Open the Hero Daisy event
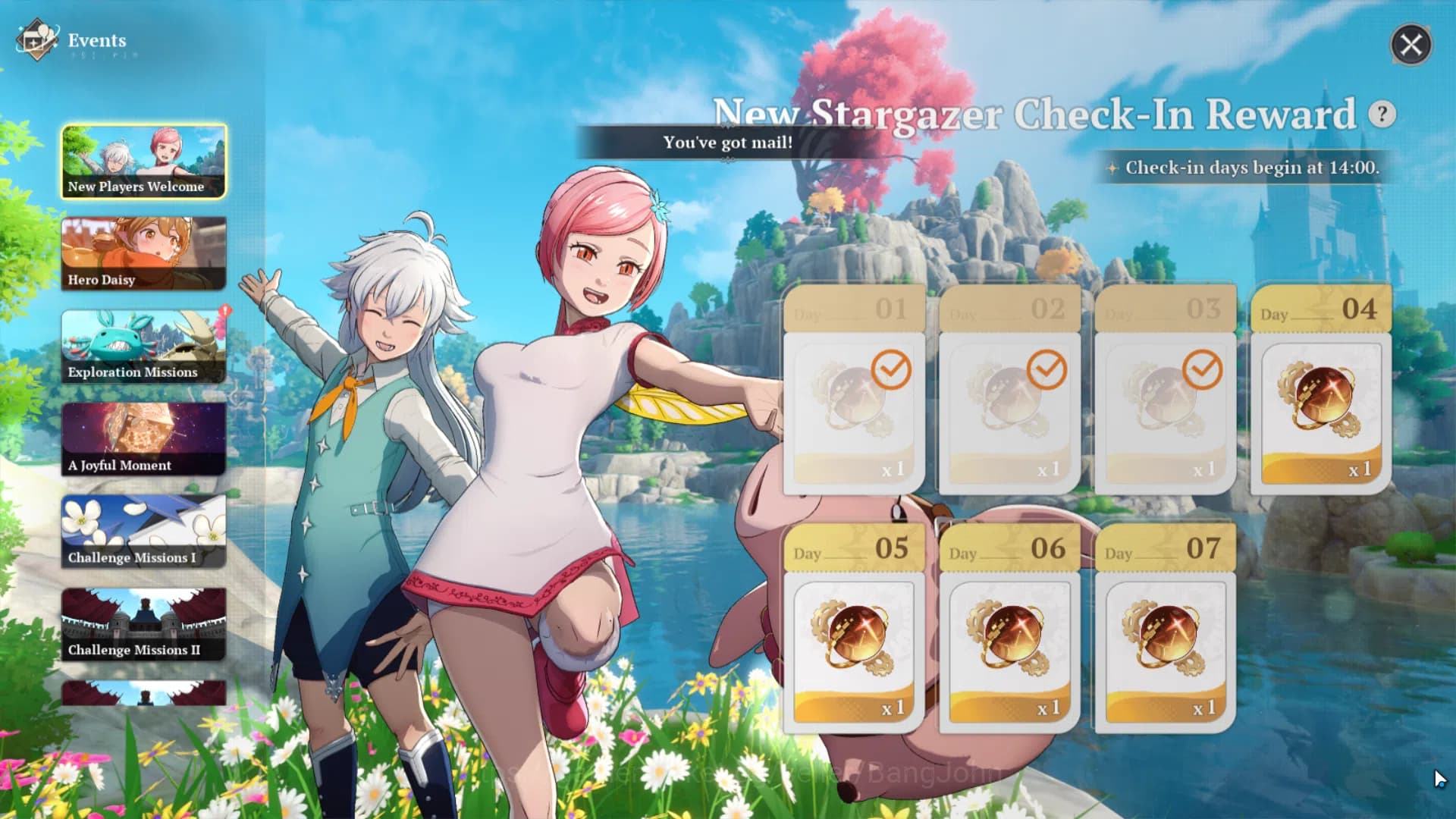Screen dimensions: 1456x819 click(x=144, y=253)
